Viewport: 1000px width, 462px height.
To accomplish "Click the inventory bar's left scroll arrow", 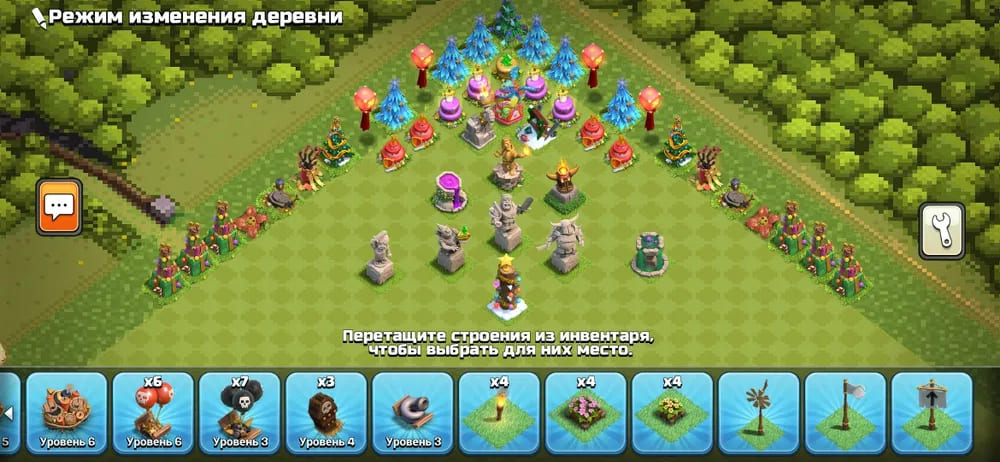I will pyautogui.click(x=5, y=412).
